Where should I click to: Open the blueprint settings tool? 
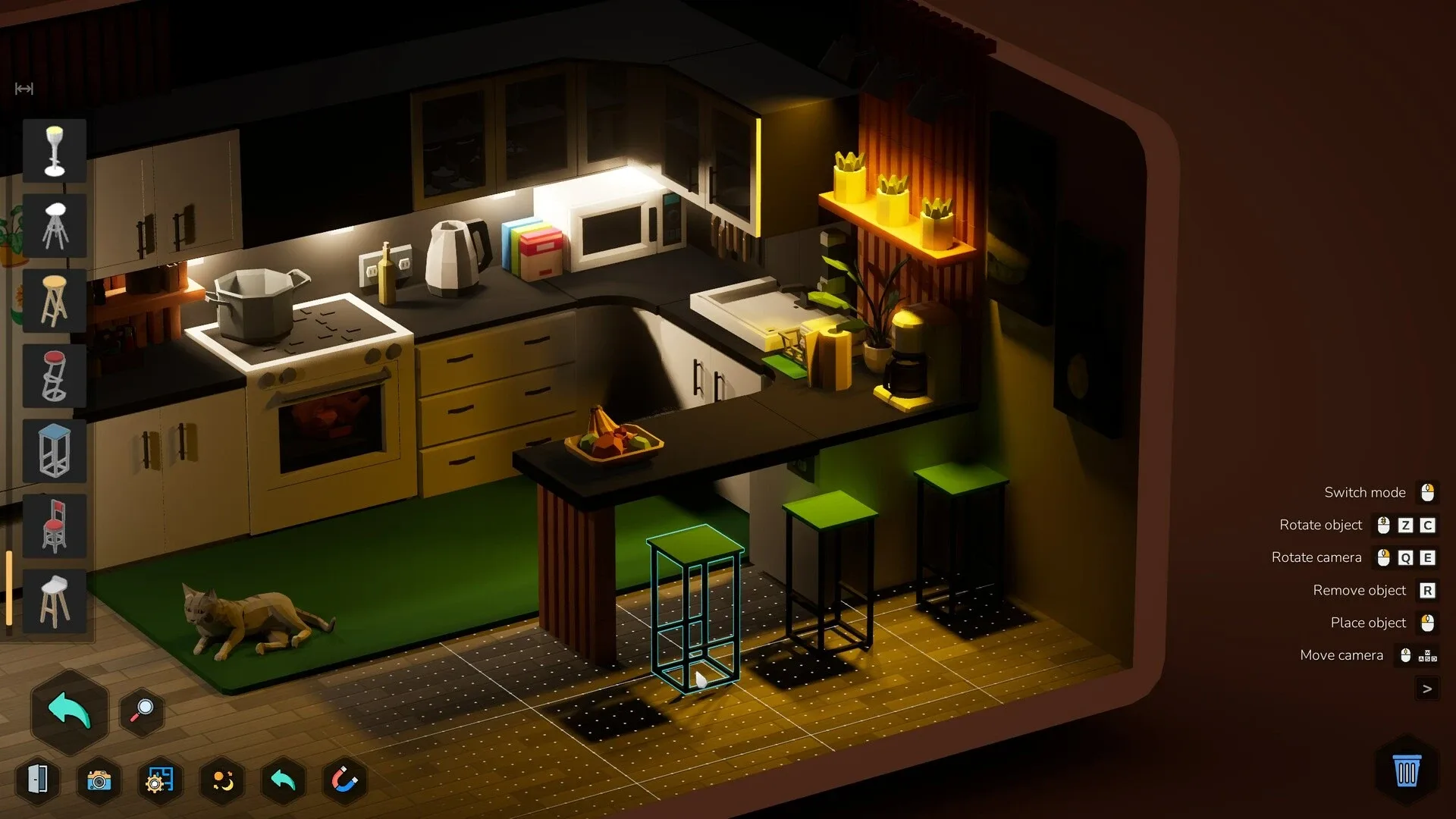point(159,779)
